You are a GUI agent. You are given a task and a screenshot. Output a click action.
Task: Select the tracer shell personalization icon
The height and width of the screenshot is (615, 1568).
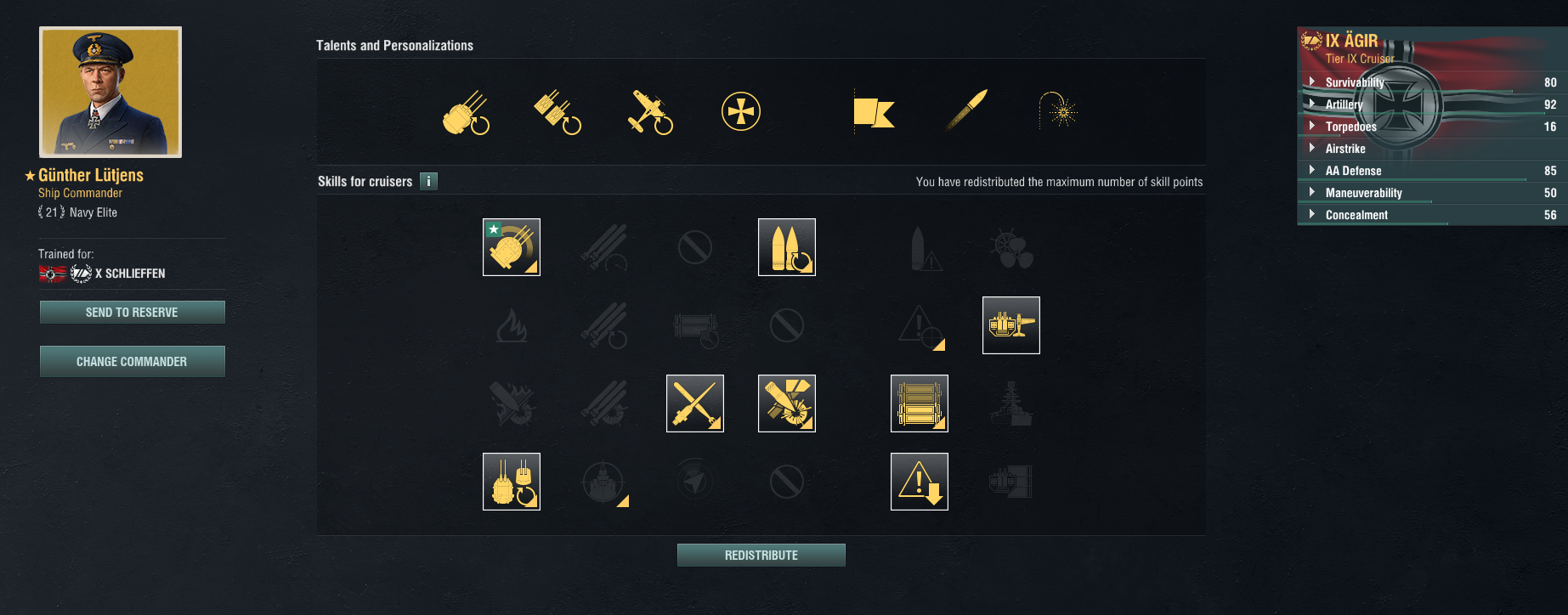(967, 110)
